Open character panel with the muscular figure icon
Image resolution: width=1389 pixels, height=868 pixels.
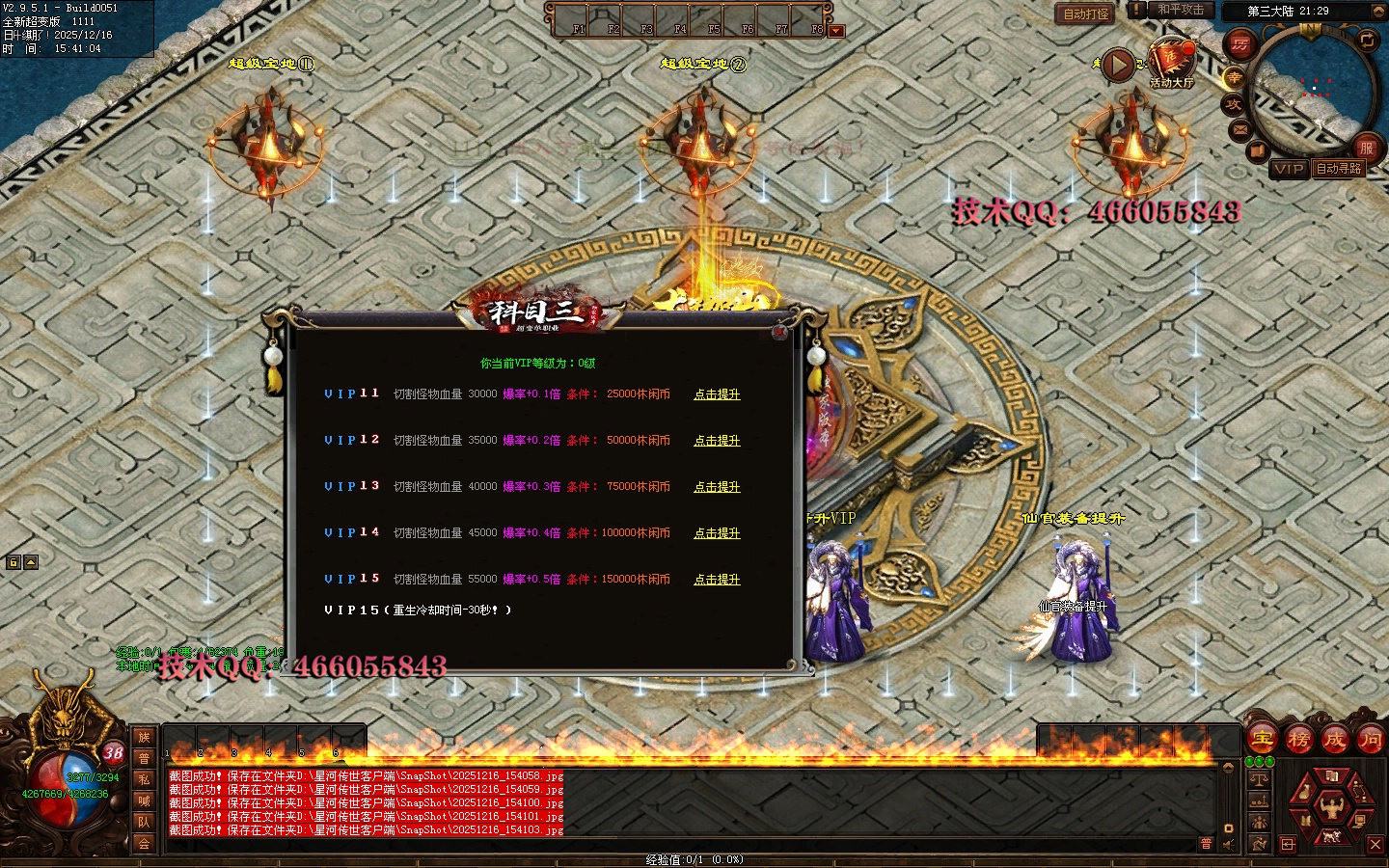(1331, 804)
